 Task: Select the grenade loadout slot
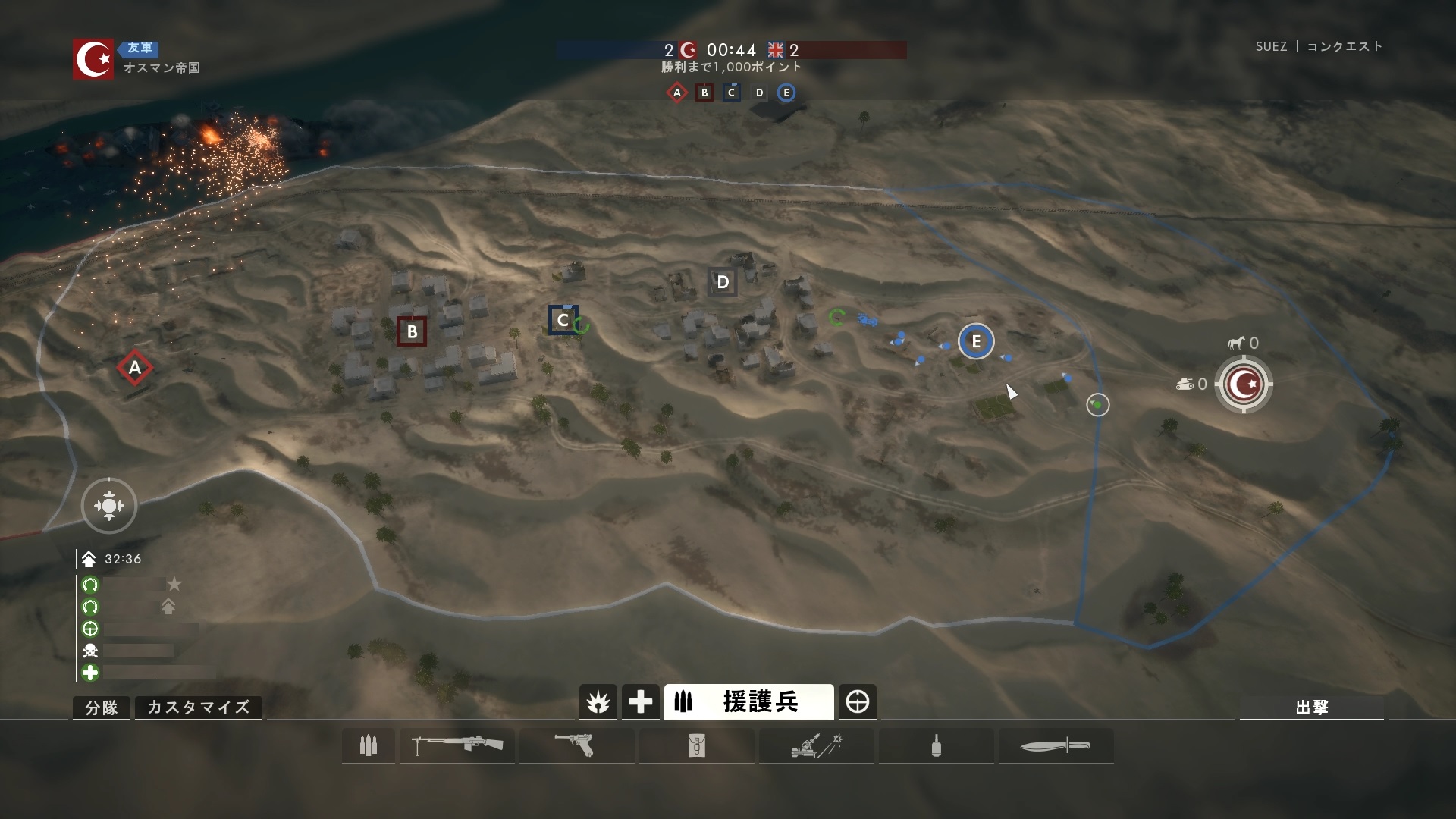[936, 746]
